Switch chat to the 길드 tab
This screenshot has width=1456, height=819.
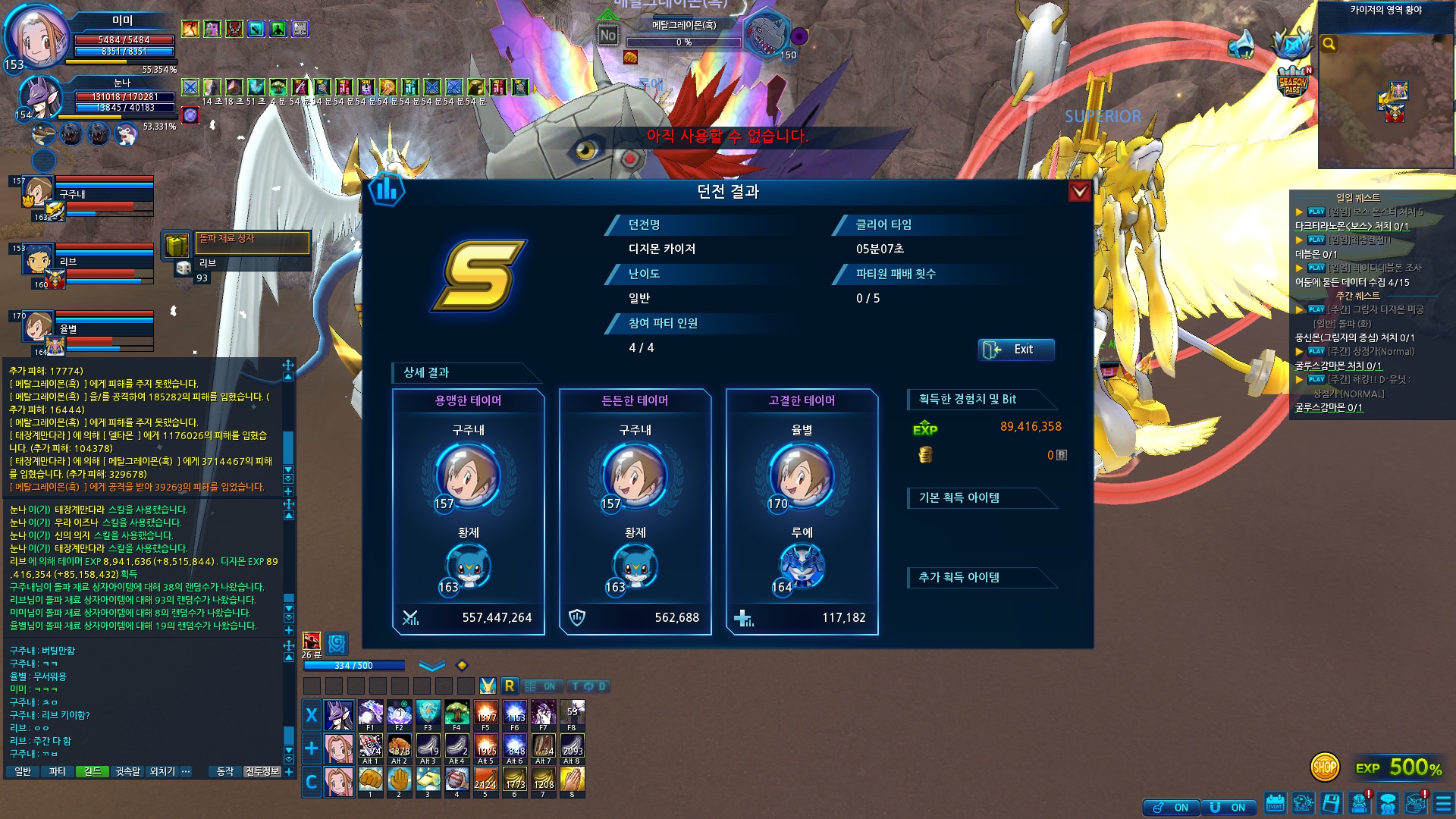93,771
